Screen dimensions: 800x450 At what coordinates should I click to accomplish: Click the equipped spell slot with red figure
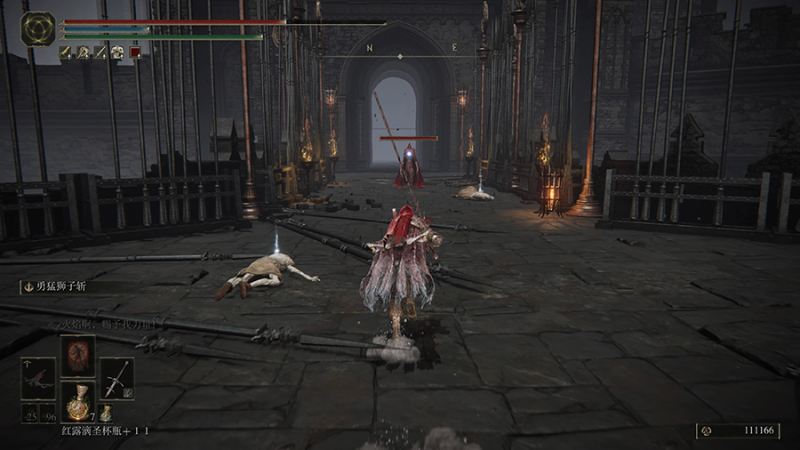[x=78, y=355]
